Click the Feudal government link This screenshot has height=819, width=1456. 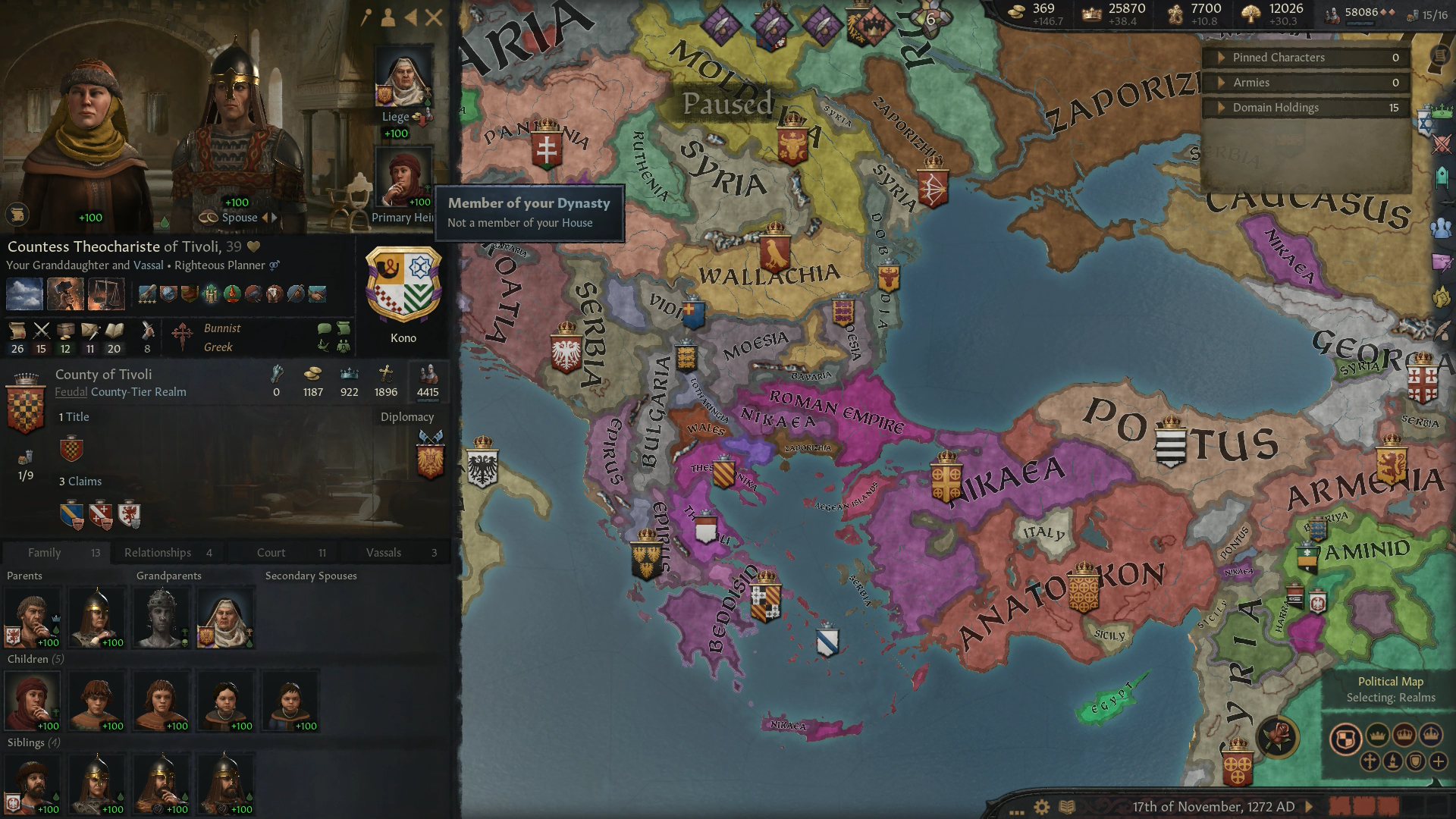tap(71, 392)
